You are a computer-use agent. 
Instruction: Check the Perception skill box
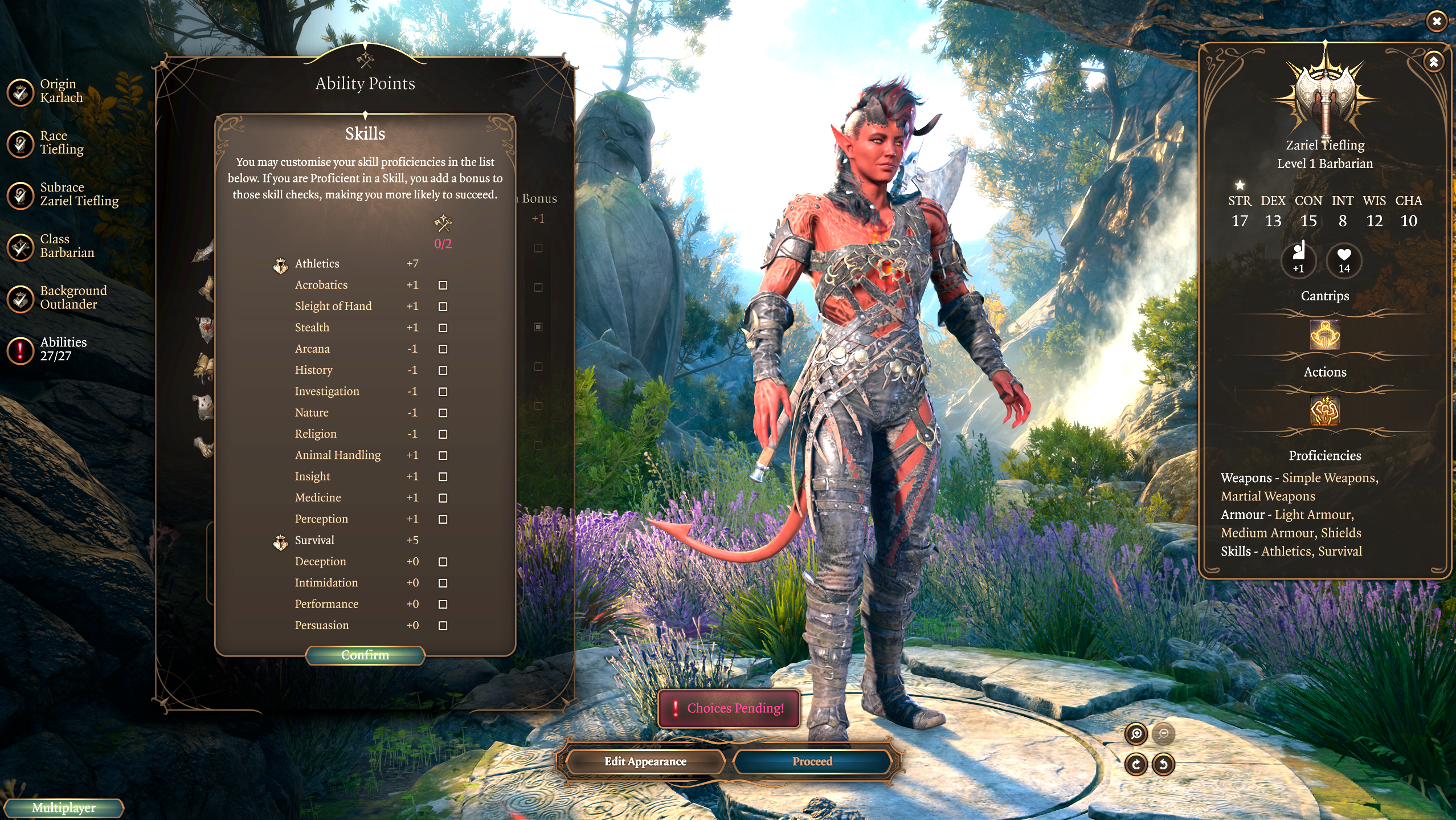click(x=443, y=519)
